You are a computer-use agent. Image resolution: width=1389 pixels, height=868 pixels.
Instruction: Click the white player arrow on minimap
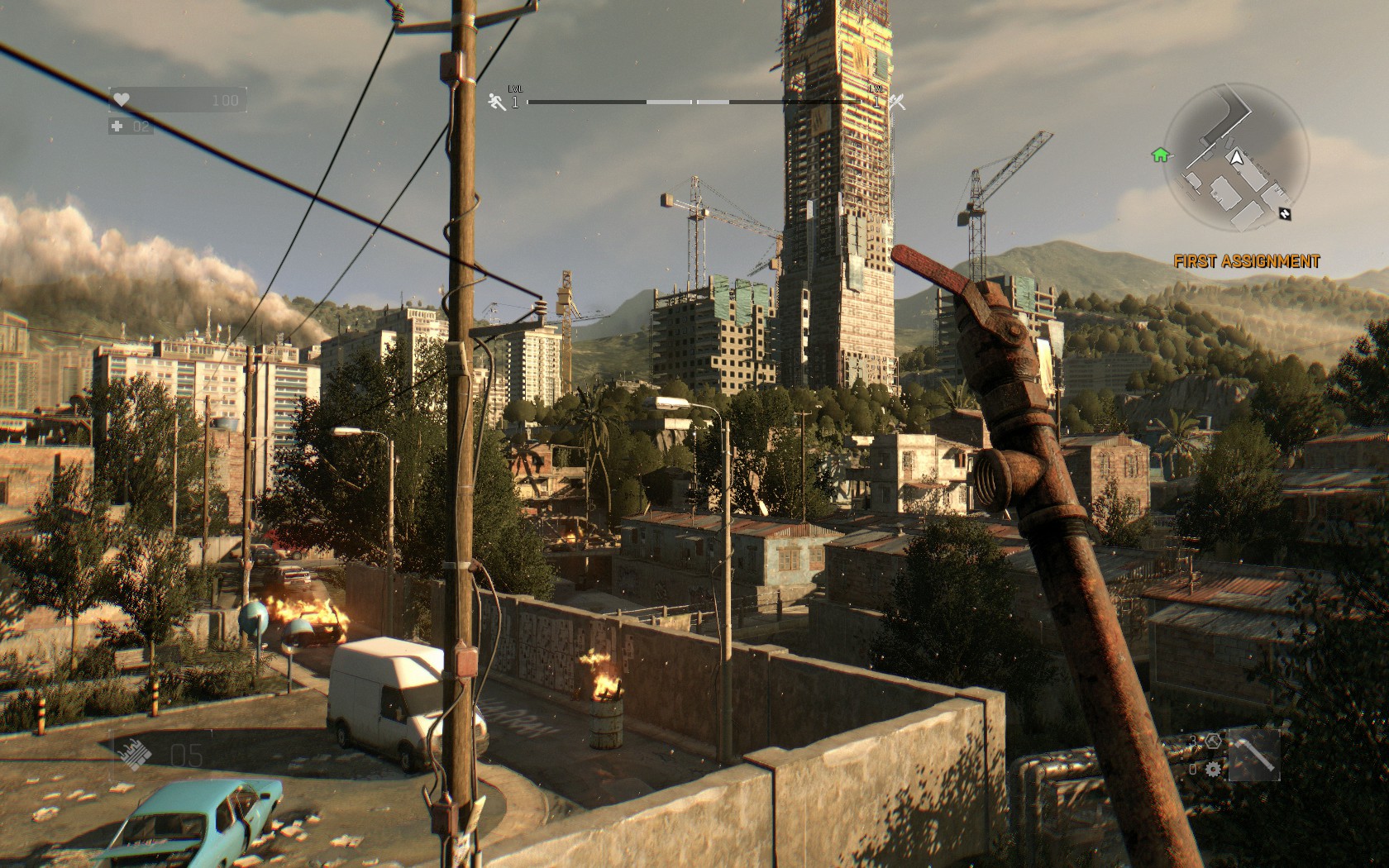click(1236, 158)
